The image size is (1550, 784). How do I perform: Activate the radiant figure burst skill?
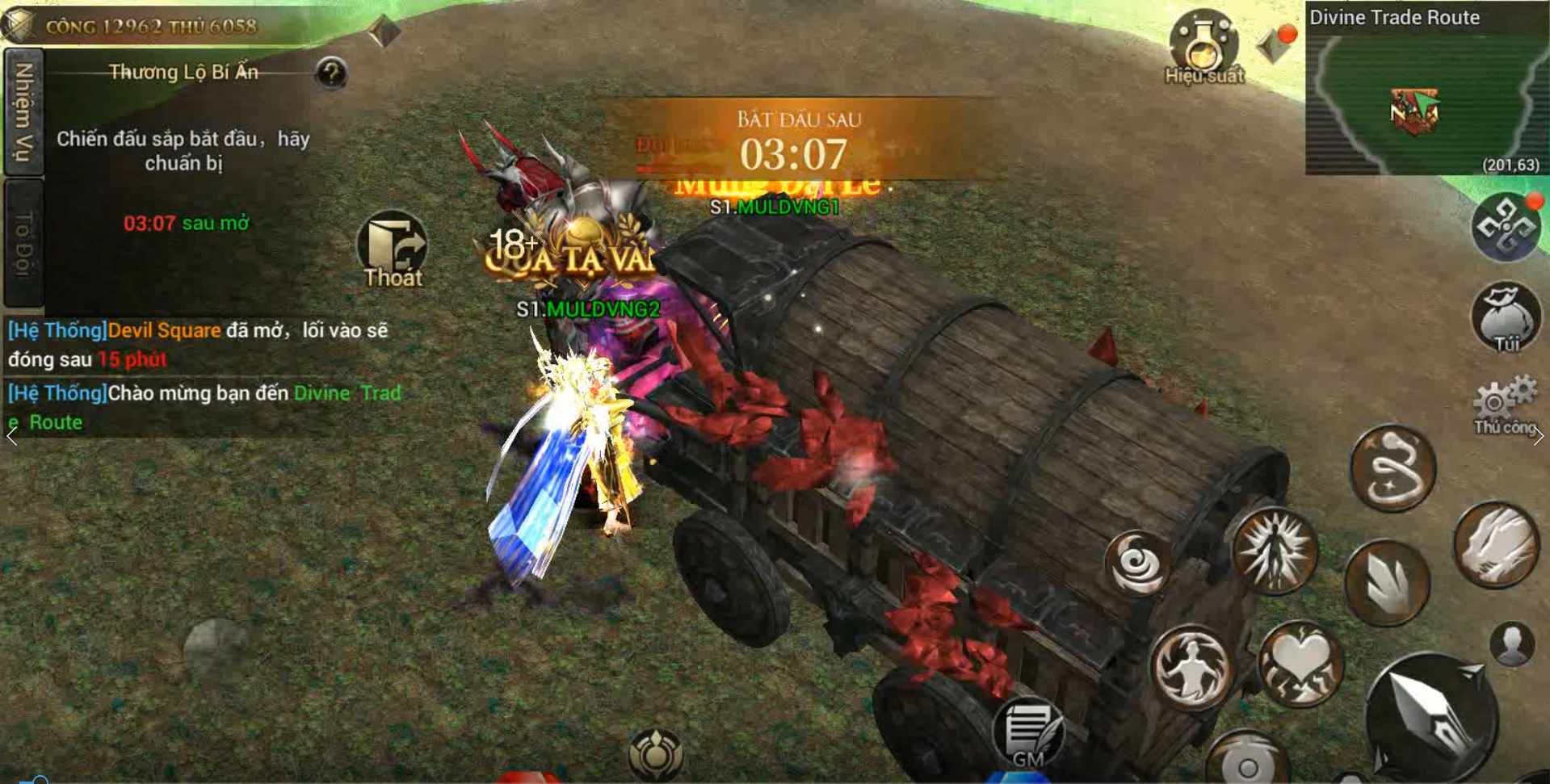point(1275,551)
